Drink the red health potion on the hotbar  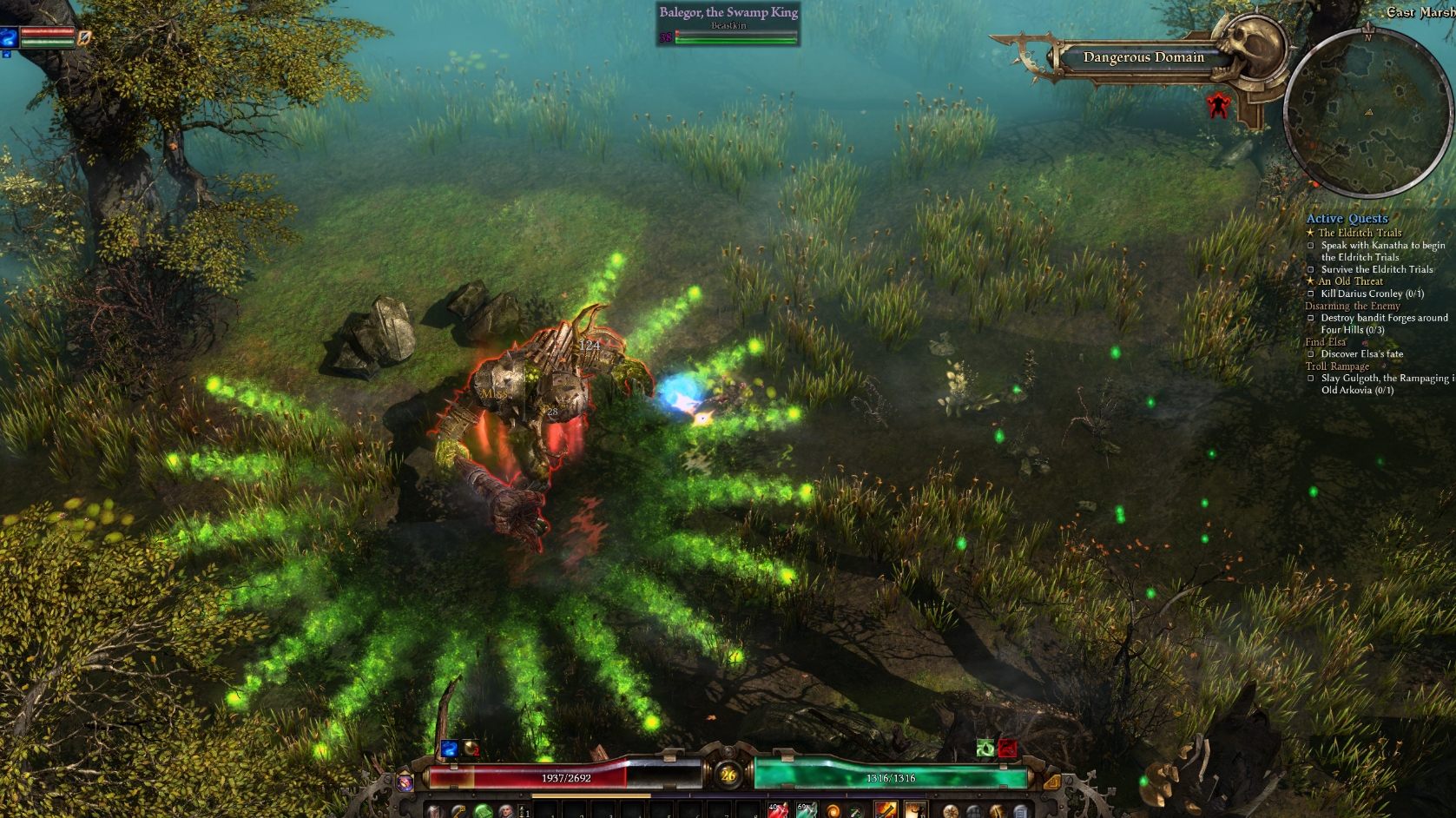776,810
